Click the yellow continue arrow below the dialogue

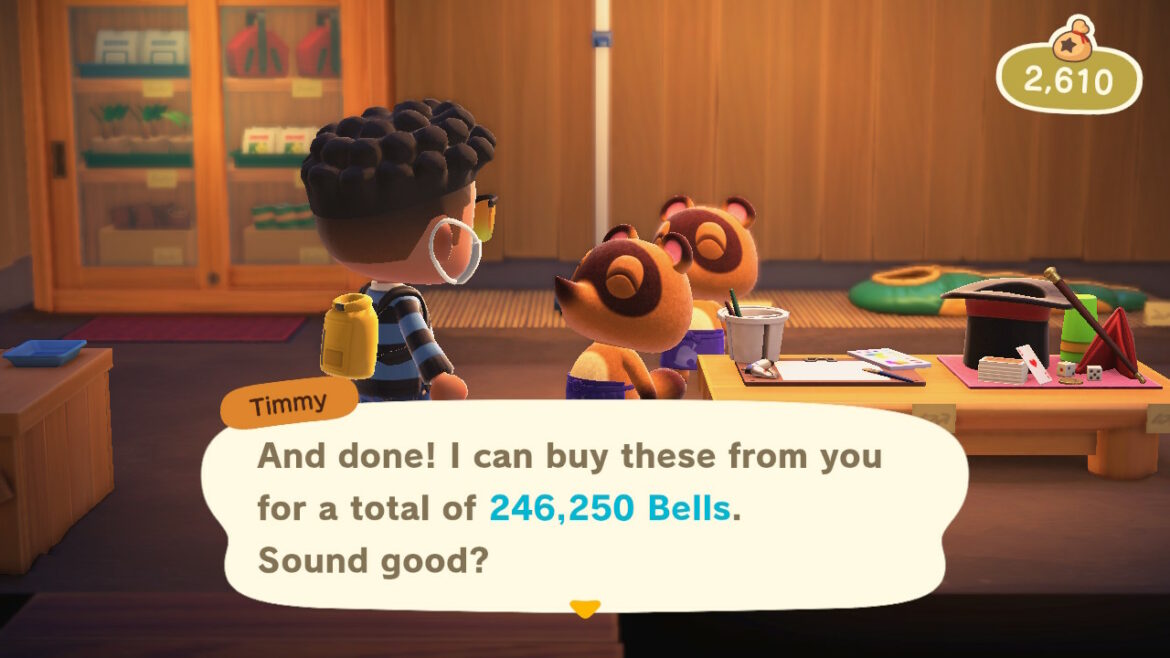584,608
